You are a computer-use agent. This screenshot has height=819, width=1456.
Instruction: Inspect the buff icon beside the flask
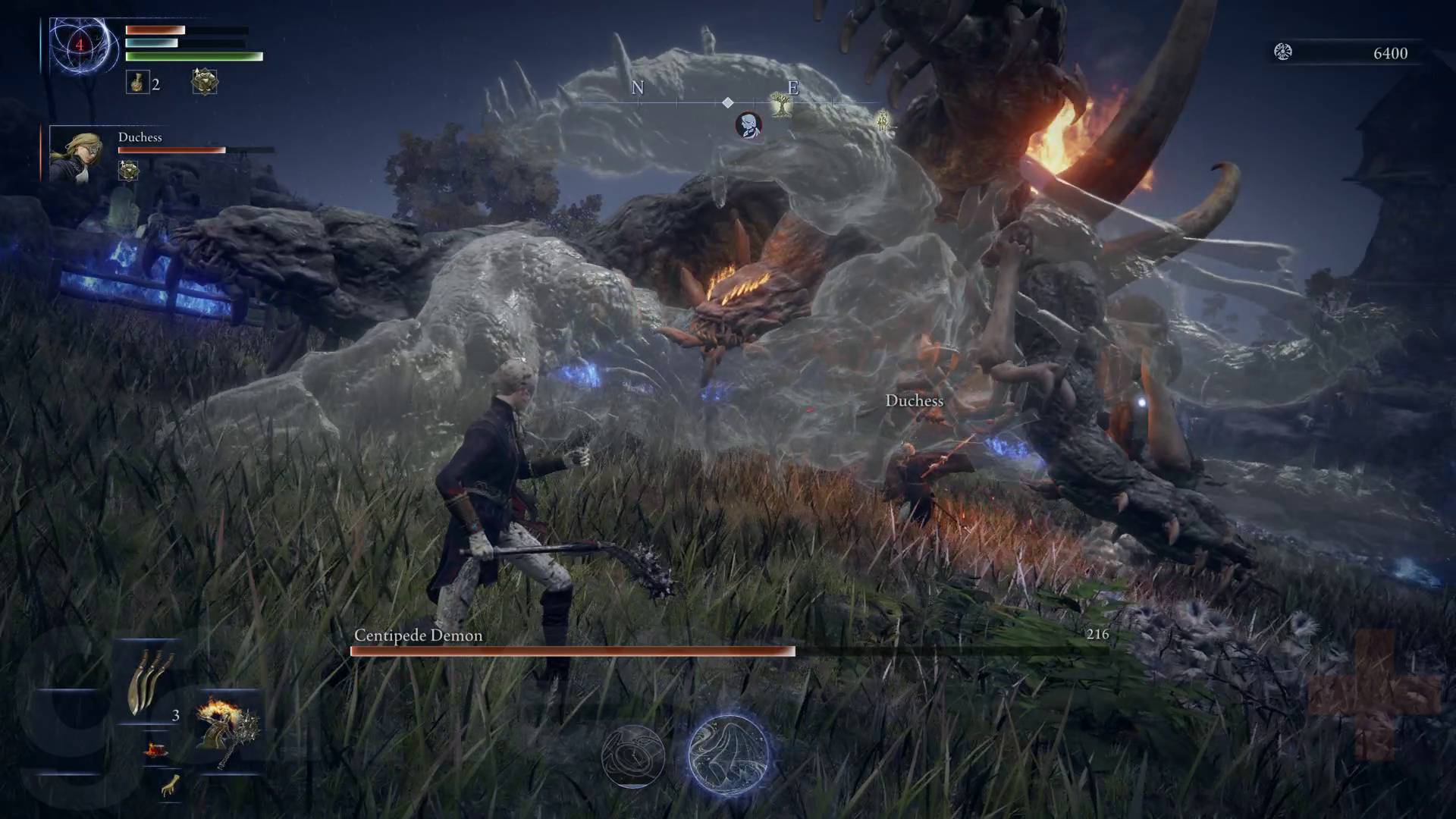204,82
